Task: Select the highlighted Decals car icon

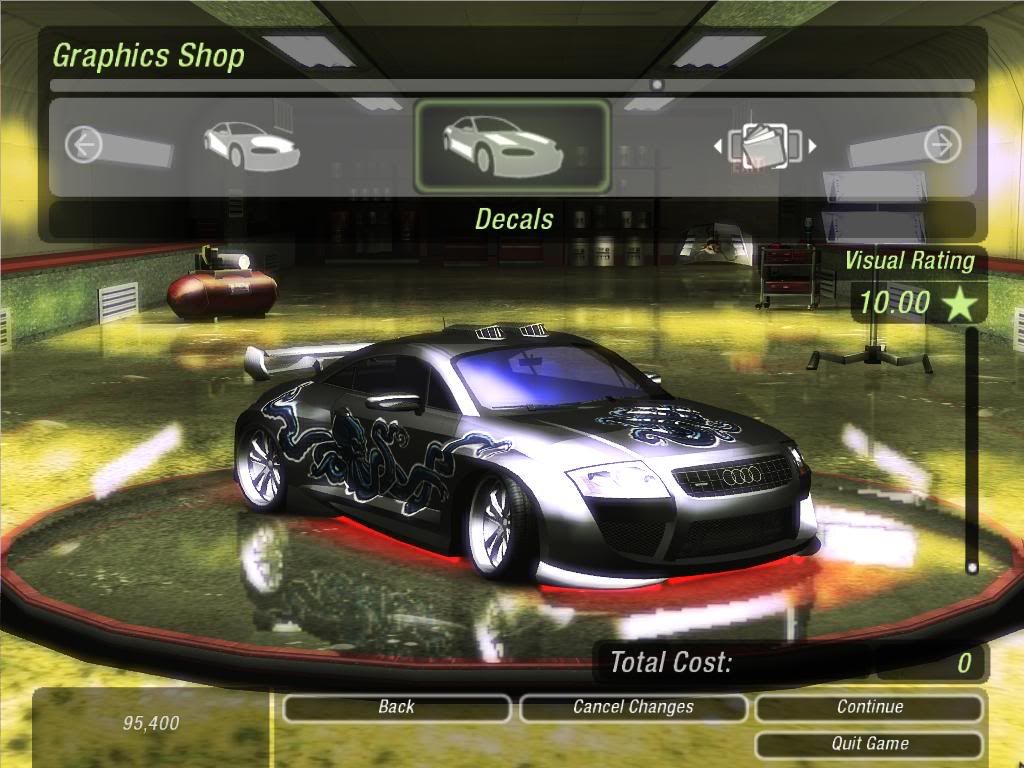Action: click(511, 146)
